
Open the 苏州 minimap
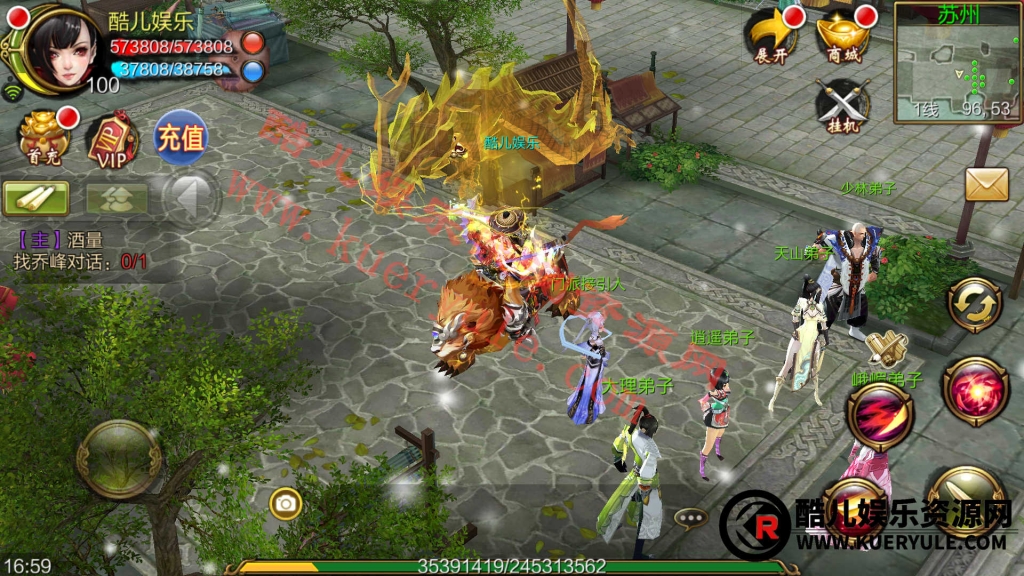pyautogui.click(x=954, y=62)
